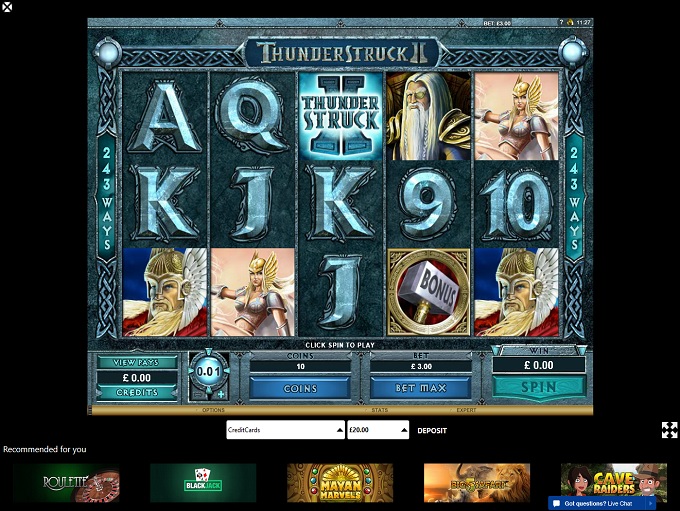Open the Options tab

tap(213, 410)
